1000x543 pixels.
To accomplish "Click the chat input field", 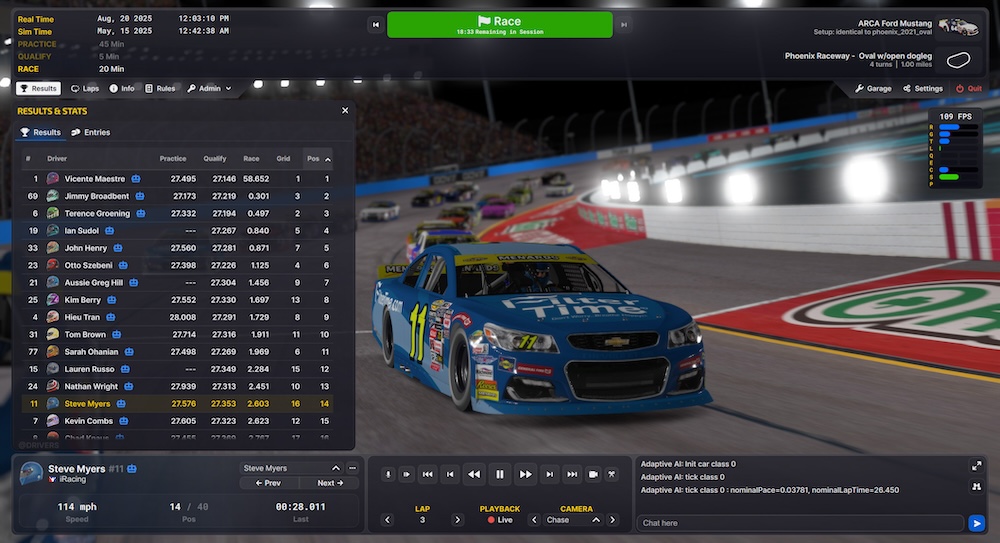I will coord(800,523).
